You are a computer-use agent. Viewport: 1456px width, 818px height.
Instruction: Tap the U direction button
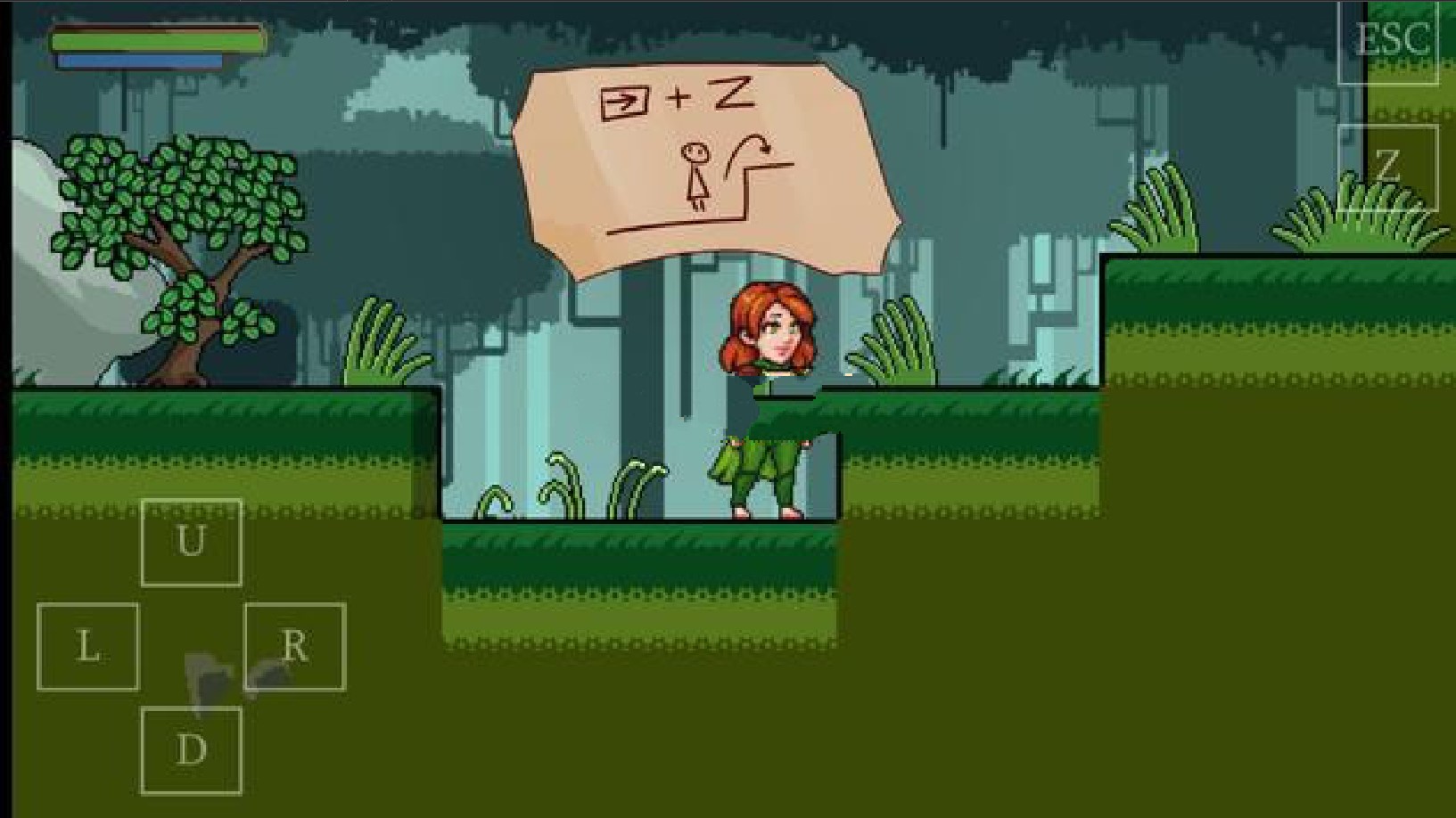tap(191, 542)
